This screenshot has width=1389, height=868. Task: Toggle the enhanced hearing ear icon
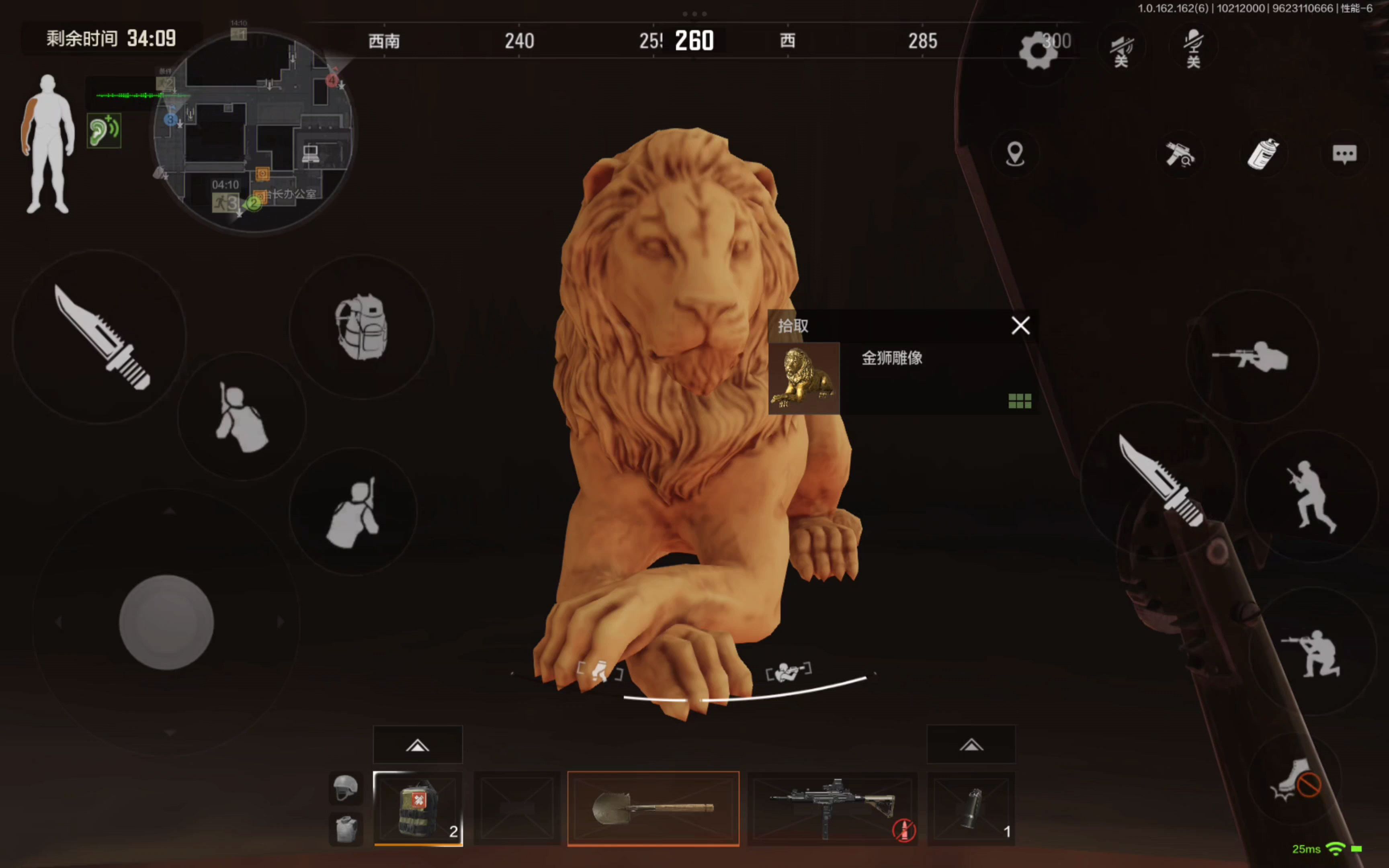click(104, 131)
